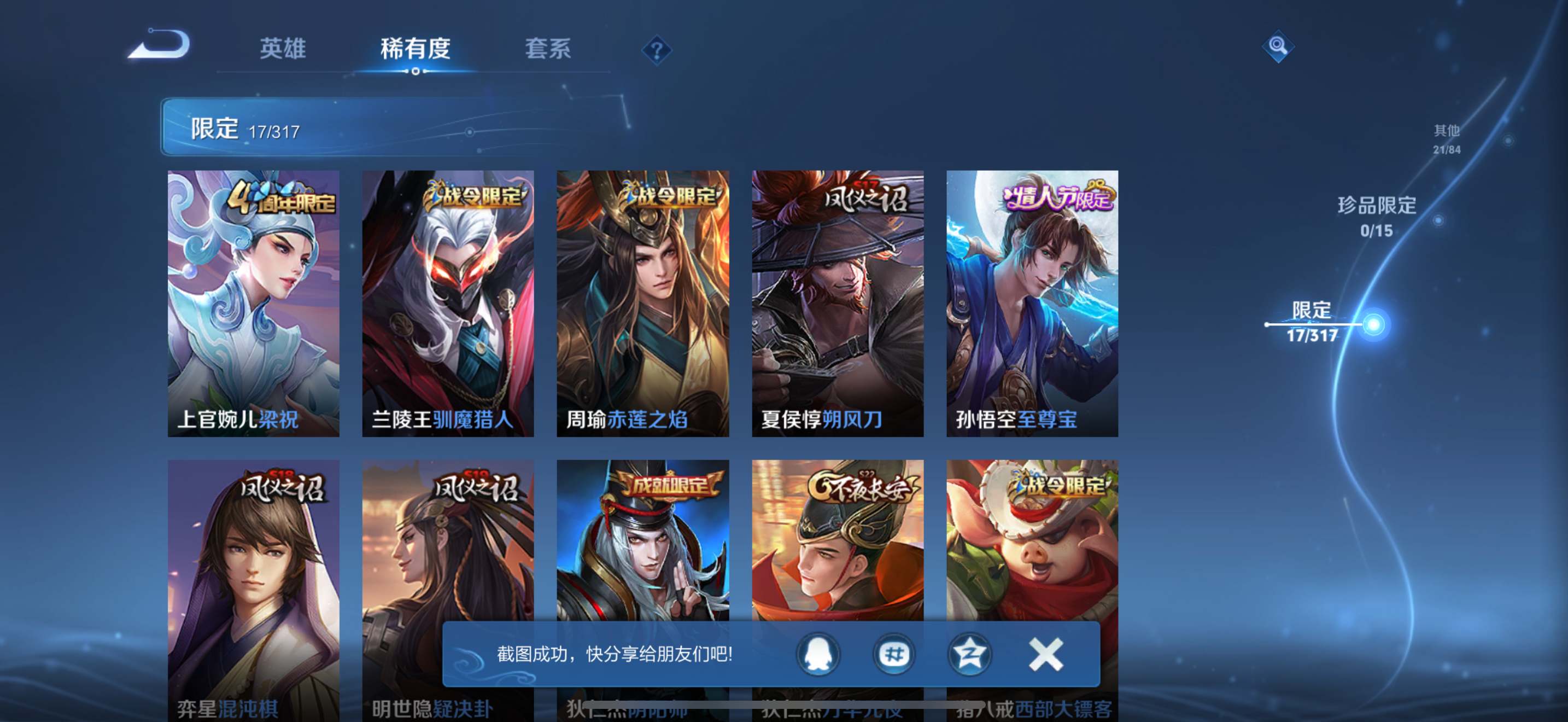Switch to the 英雄 tab

click(283, 49)
